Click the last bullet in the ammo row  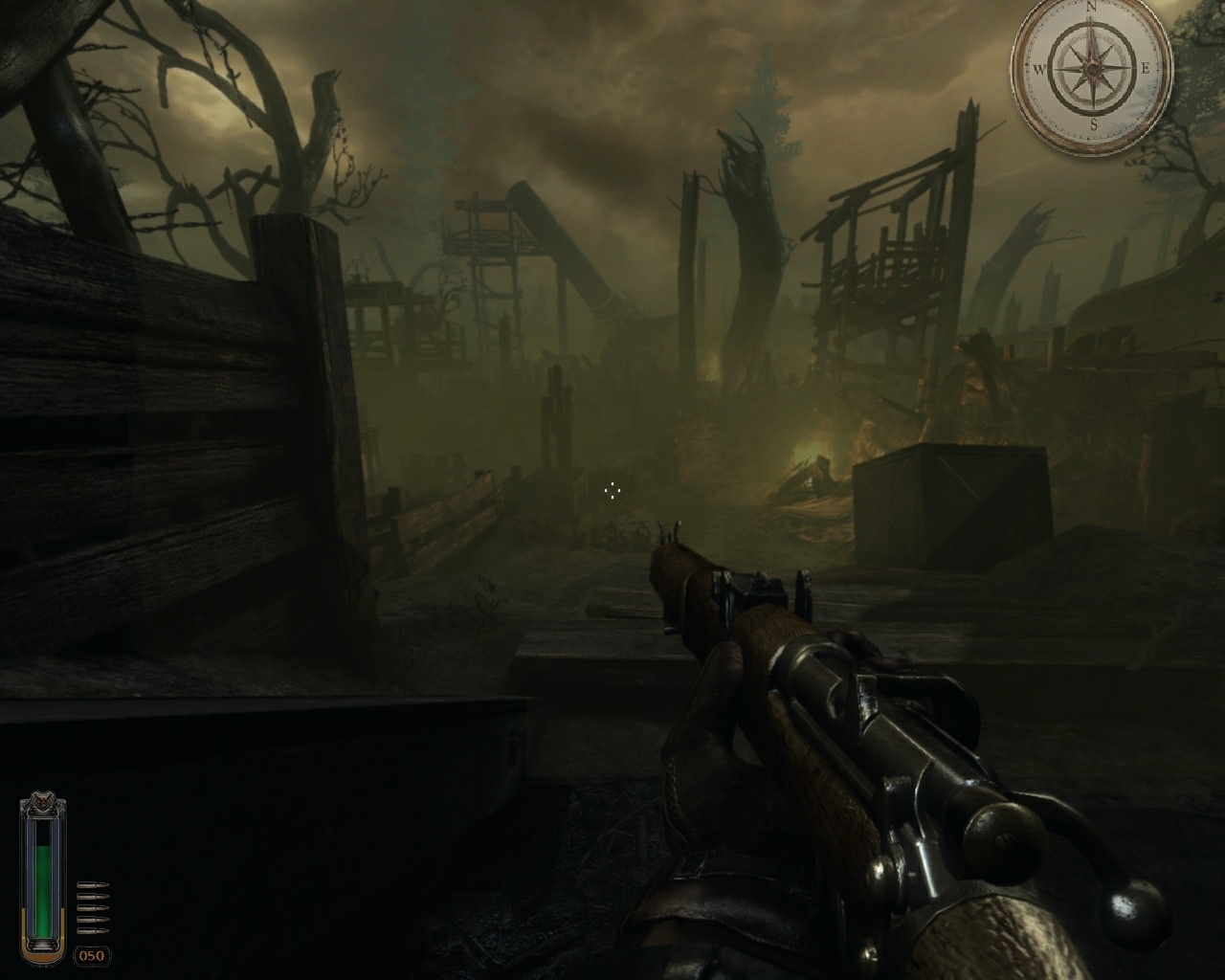[x=92, y=930]
